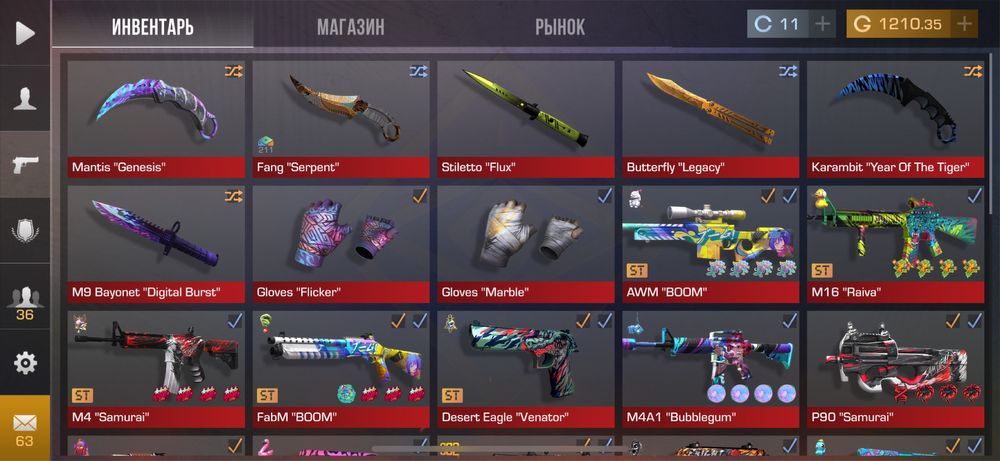Screen dimensions: 1000x461
Task: Click the play arrow in the sidebar
Action: coord(25,32)
